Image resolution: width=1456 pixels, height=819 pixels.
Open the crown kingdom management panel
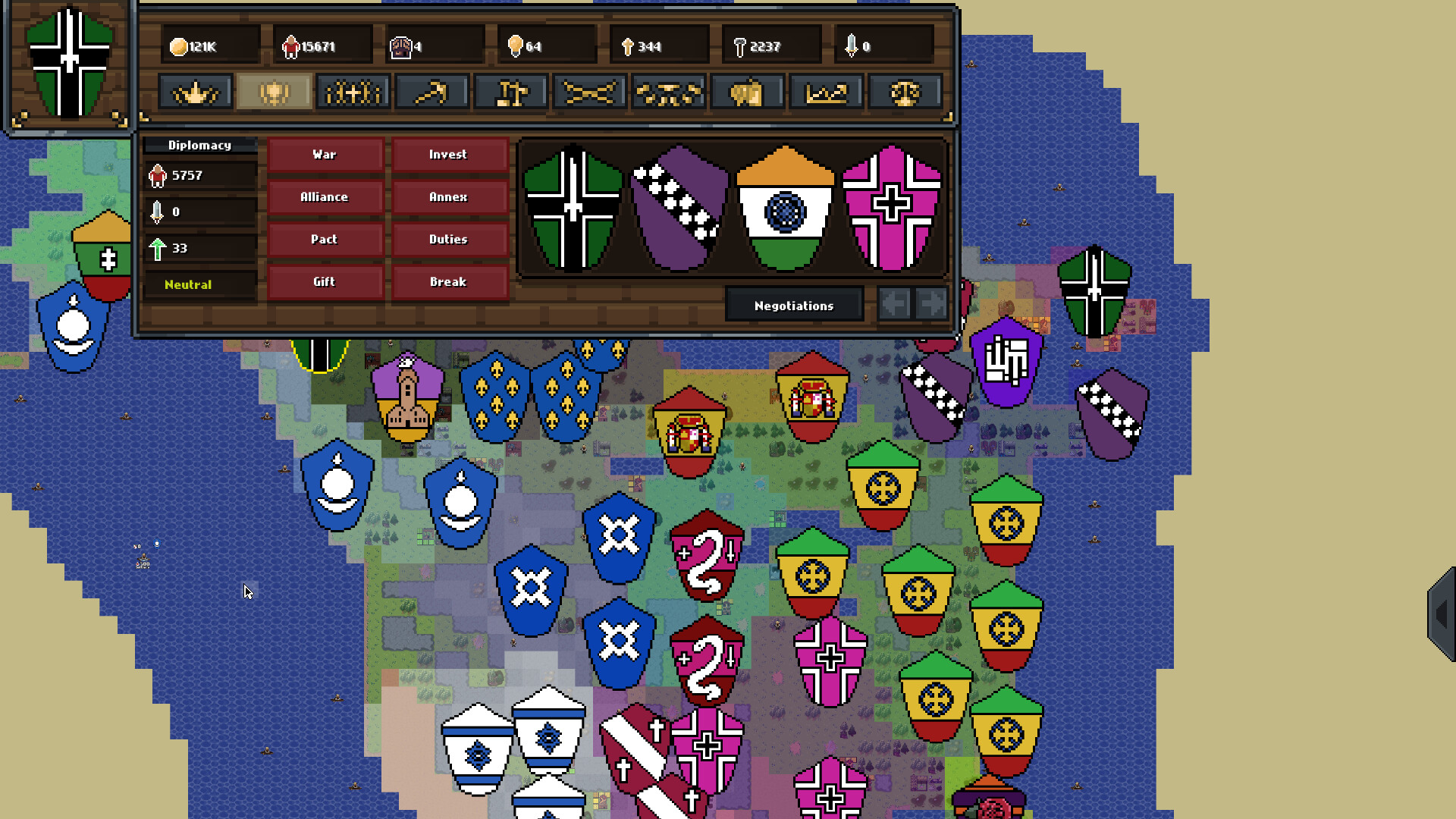[x=195, y=92]
